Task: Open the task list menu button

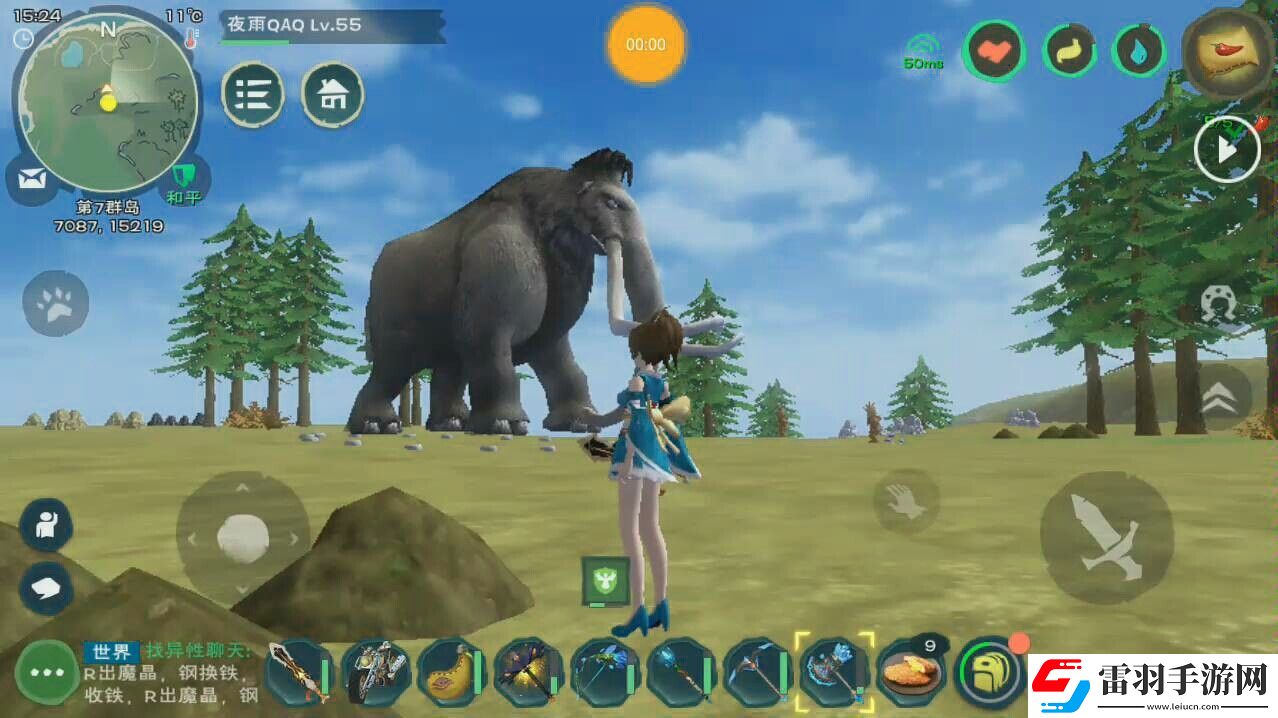Action: point(252,95)
